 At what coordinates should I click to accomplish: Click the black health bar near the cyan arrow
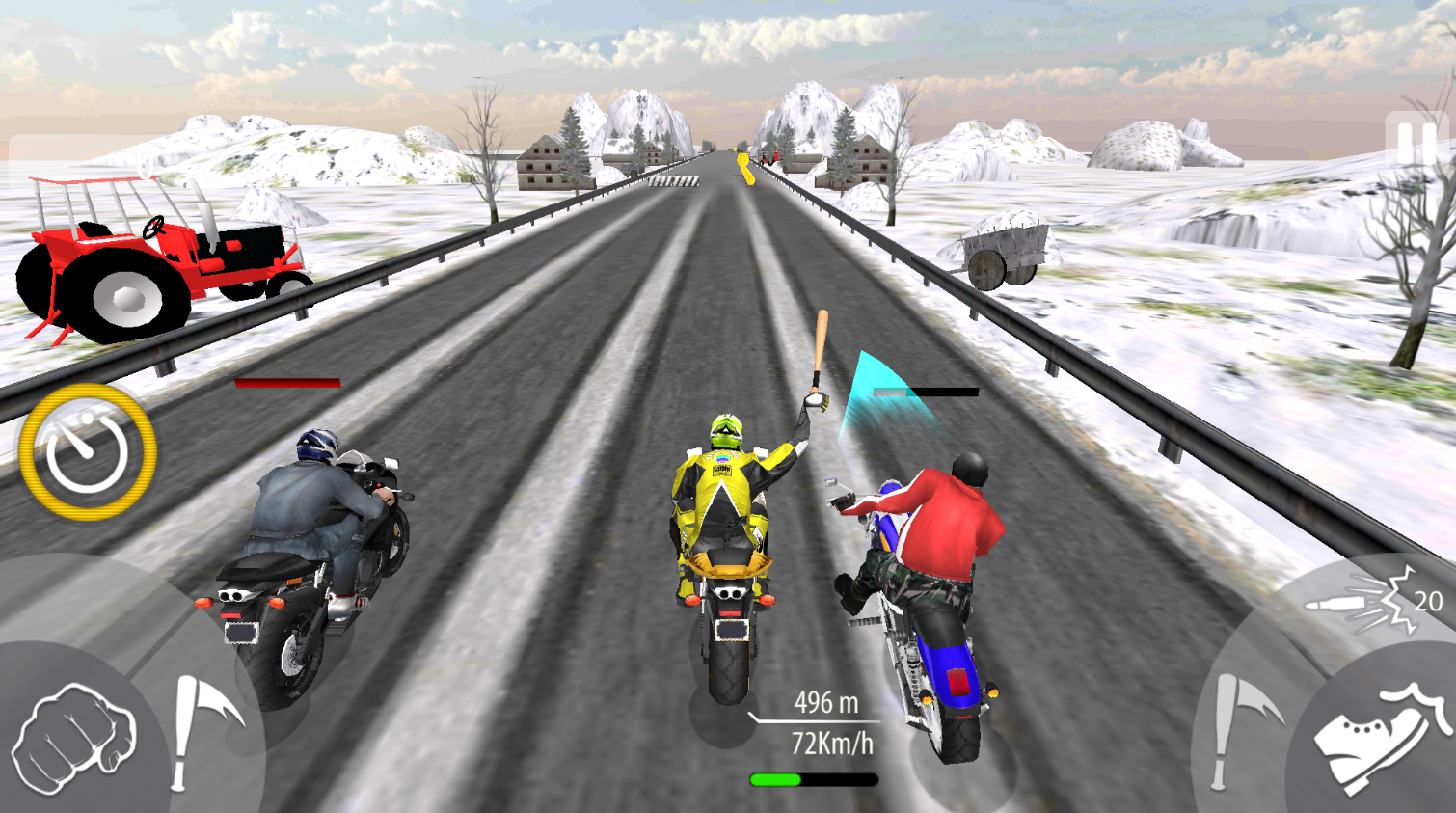click(926, 392)
